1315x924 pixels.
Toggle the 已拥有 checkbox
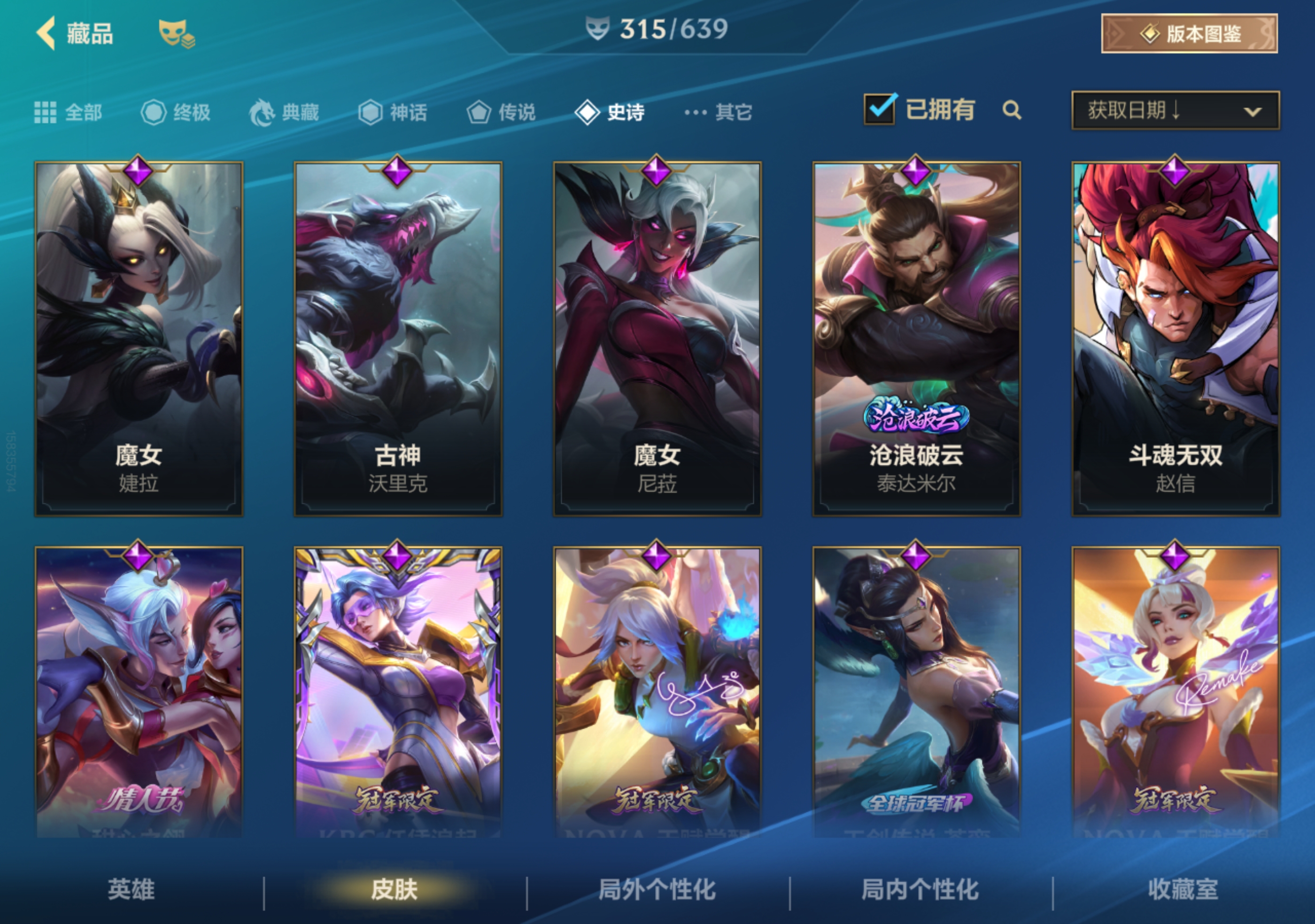tap(879, 109)
